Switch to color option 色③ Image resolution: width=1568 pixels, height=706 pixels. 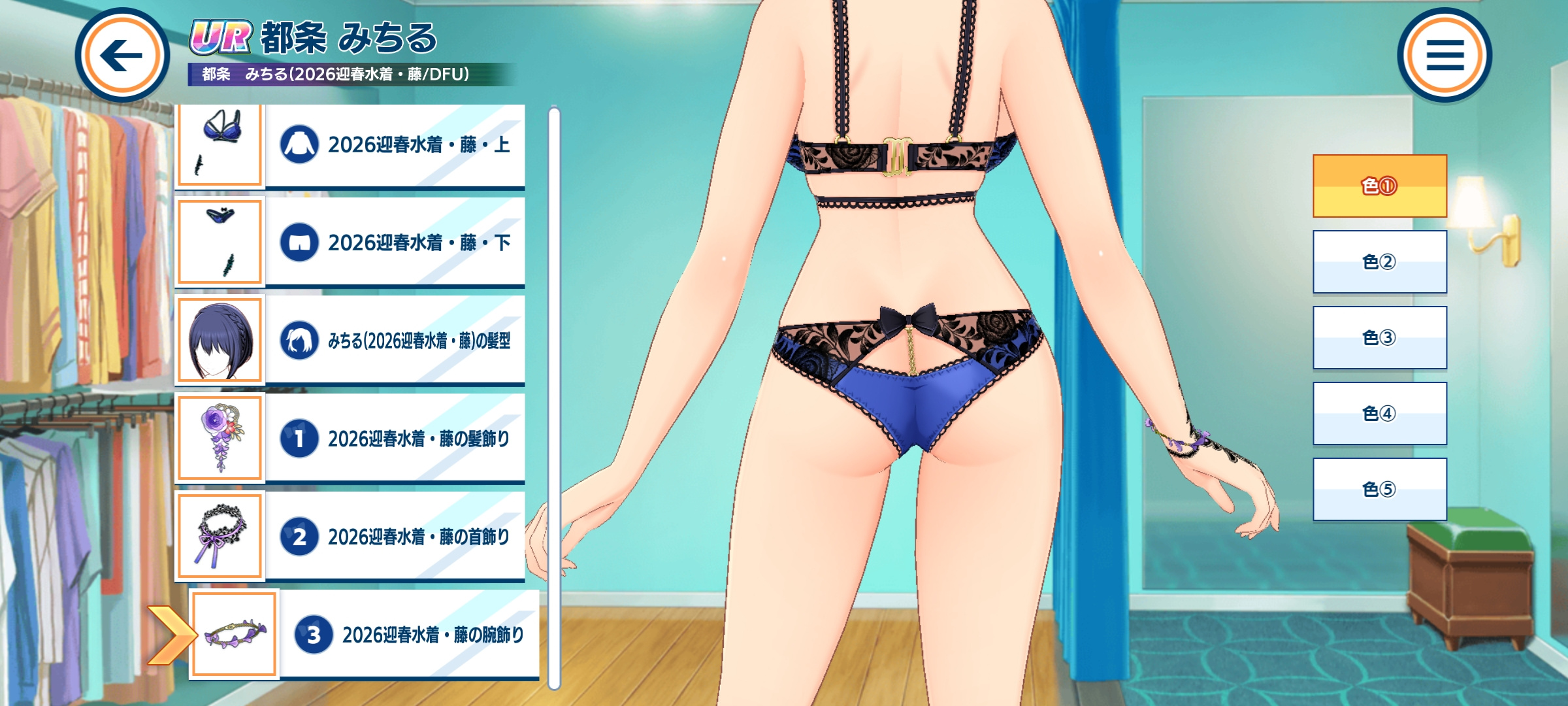click(1380, 337)
